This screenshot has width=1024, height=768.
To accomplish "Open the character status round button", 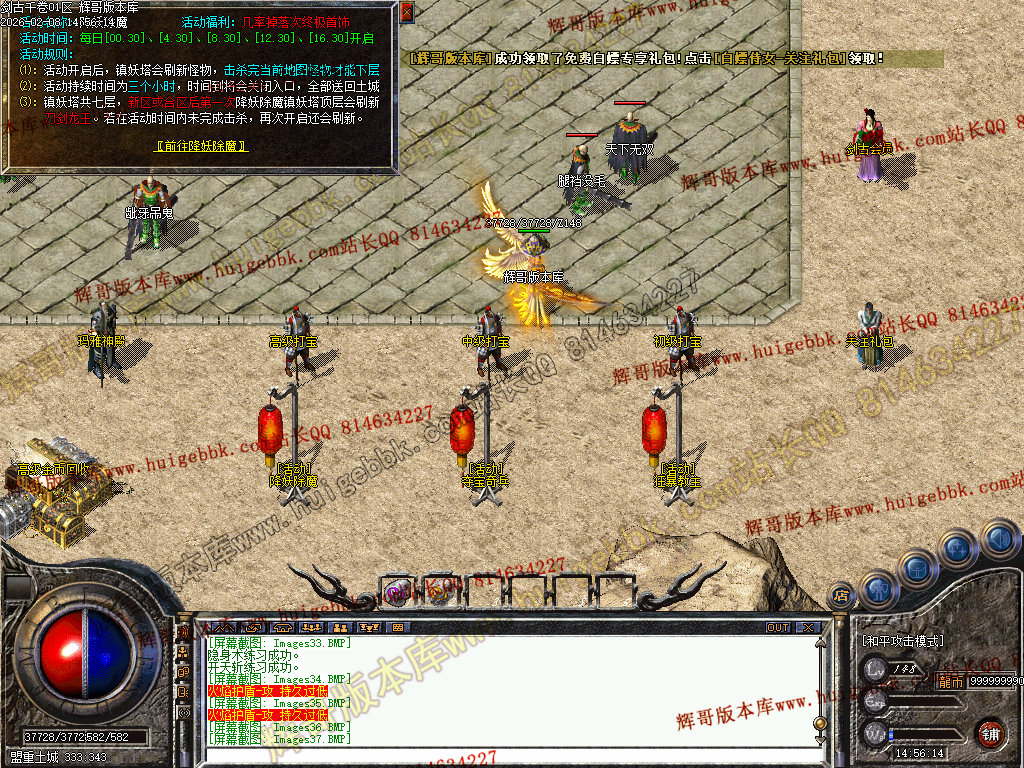I will click(877, 589).
